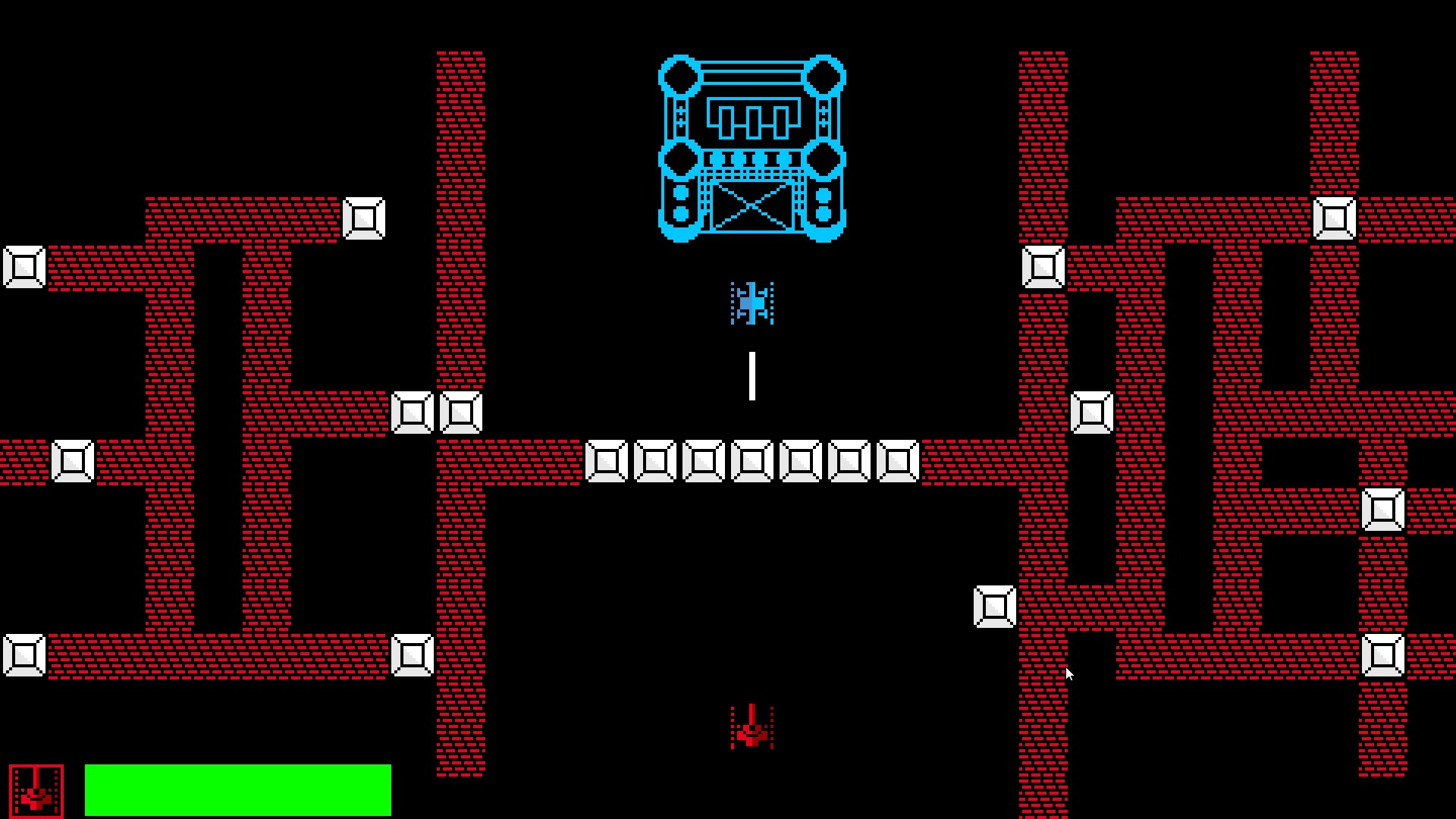Click the green health bar at bottom-left
Image resolution: width=1456 pixels, height=819 pixels.
237,789
